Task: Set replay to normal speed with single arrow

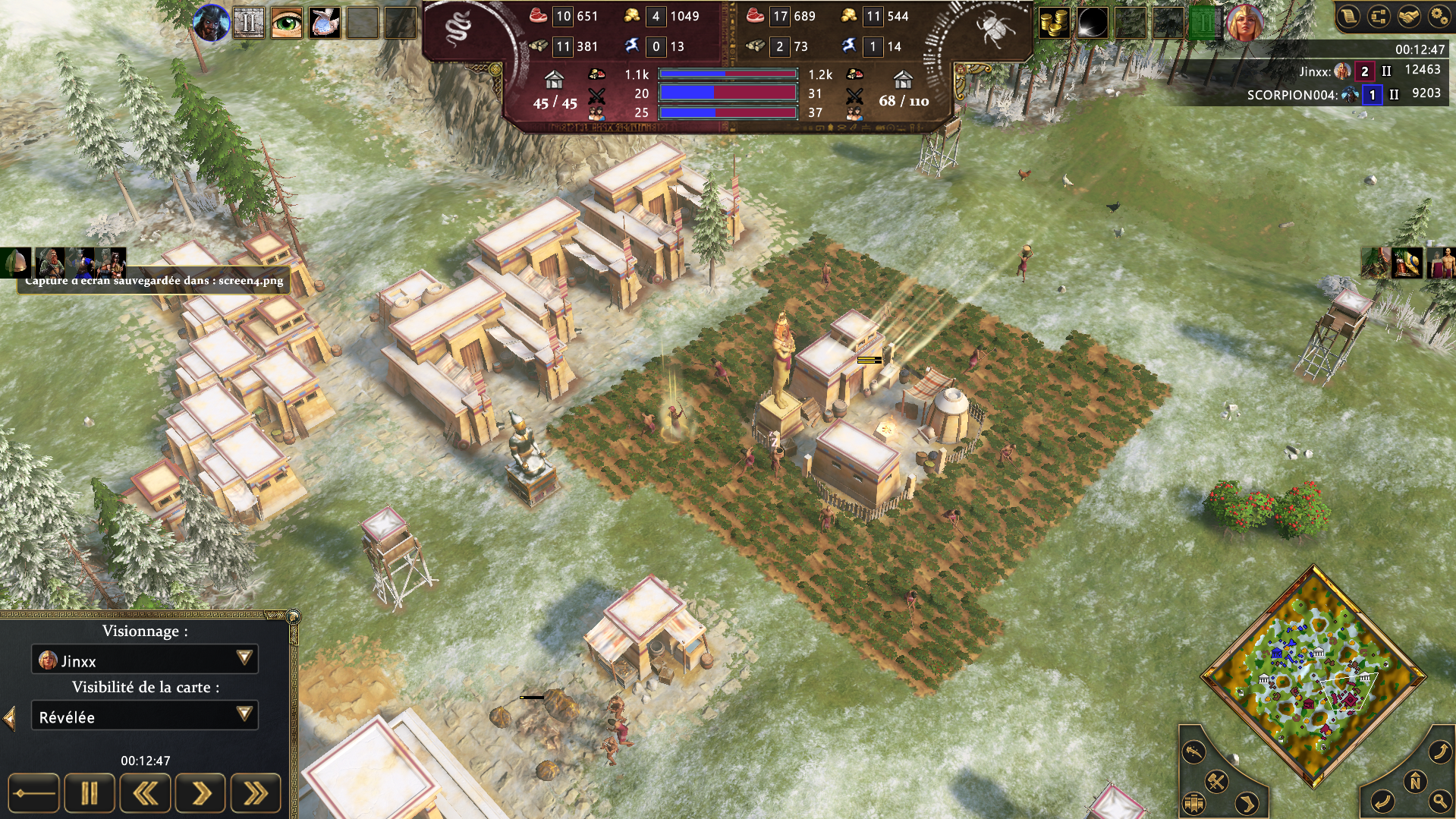Action: pos(200,794)
